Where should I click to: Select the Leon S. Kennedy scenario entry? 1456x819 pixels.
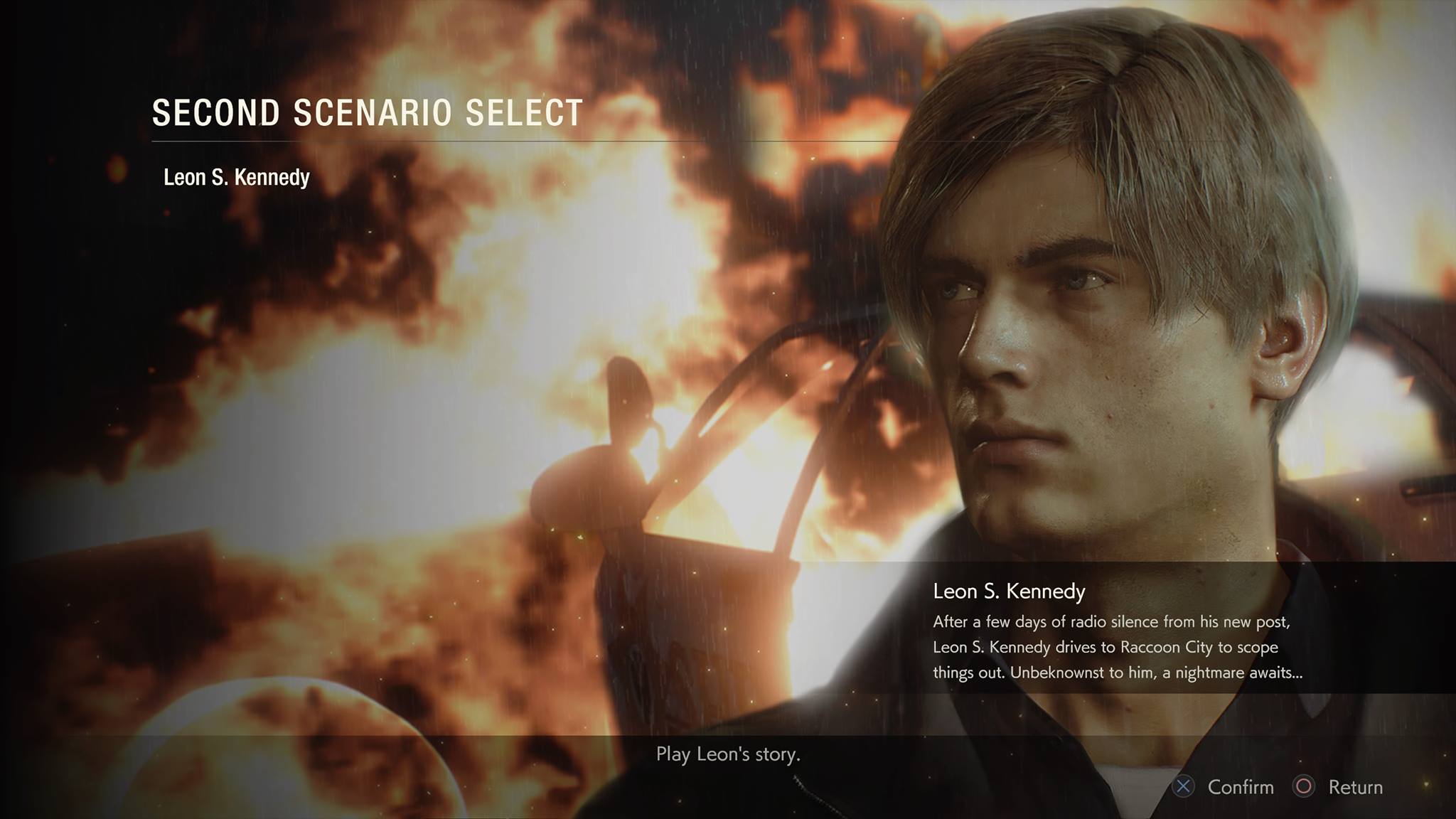[237, 177]
